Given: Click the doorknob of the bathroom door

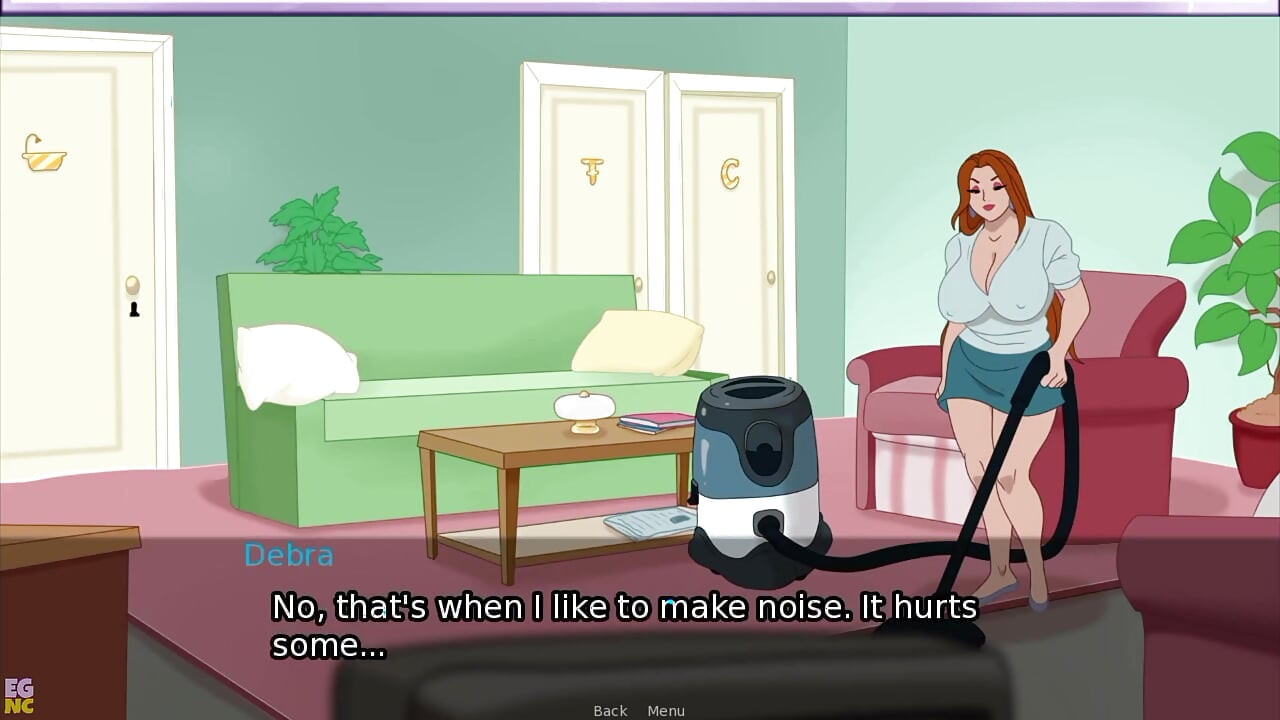Looking at the screenshot, I should tap(132, 286).
